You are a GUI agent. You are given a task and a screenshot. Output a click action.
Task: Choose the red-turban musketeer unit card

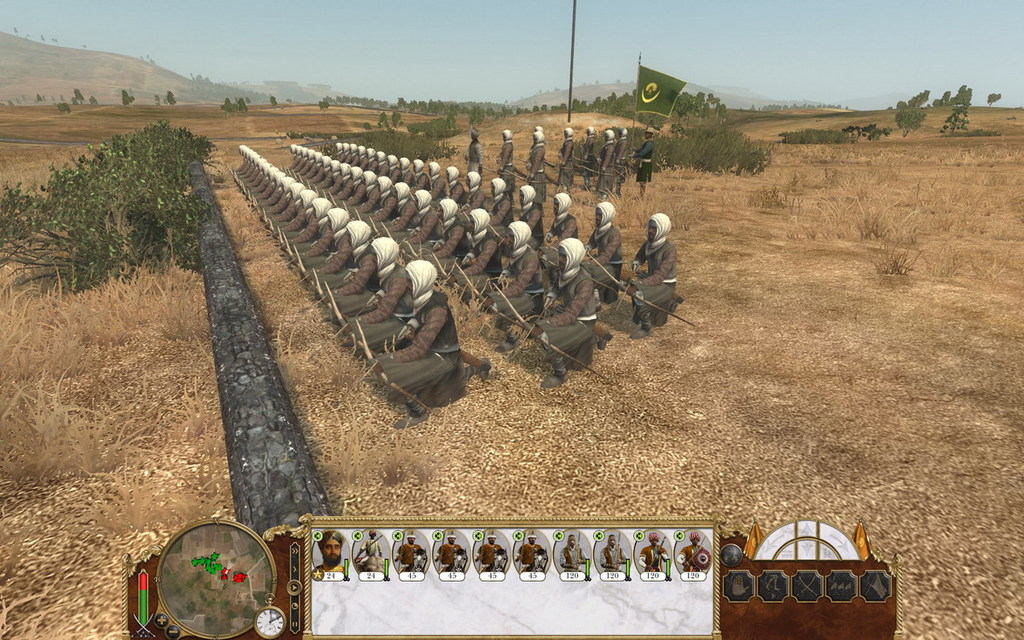pyautogui.click(x=653, y=555)
